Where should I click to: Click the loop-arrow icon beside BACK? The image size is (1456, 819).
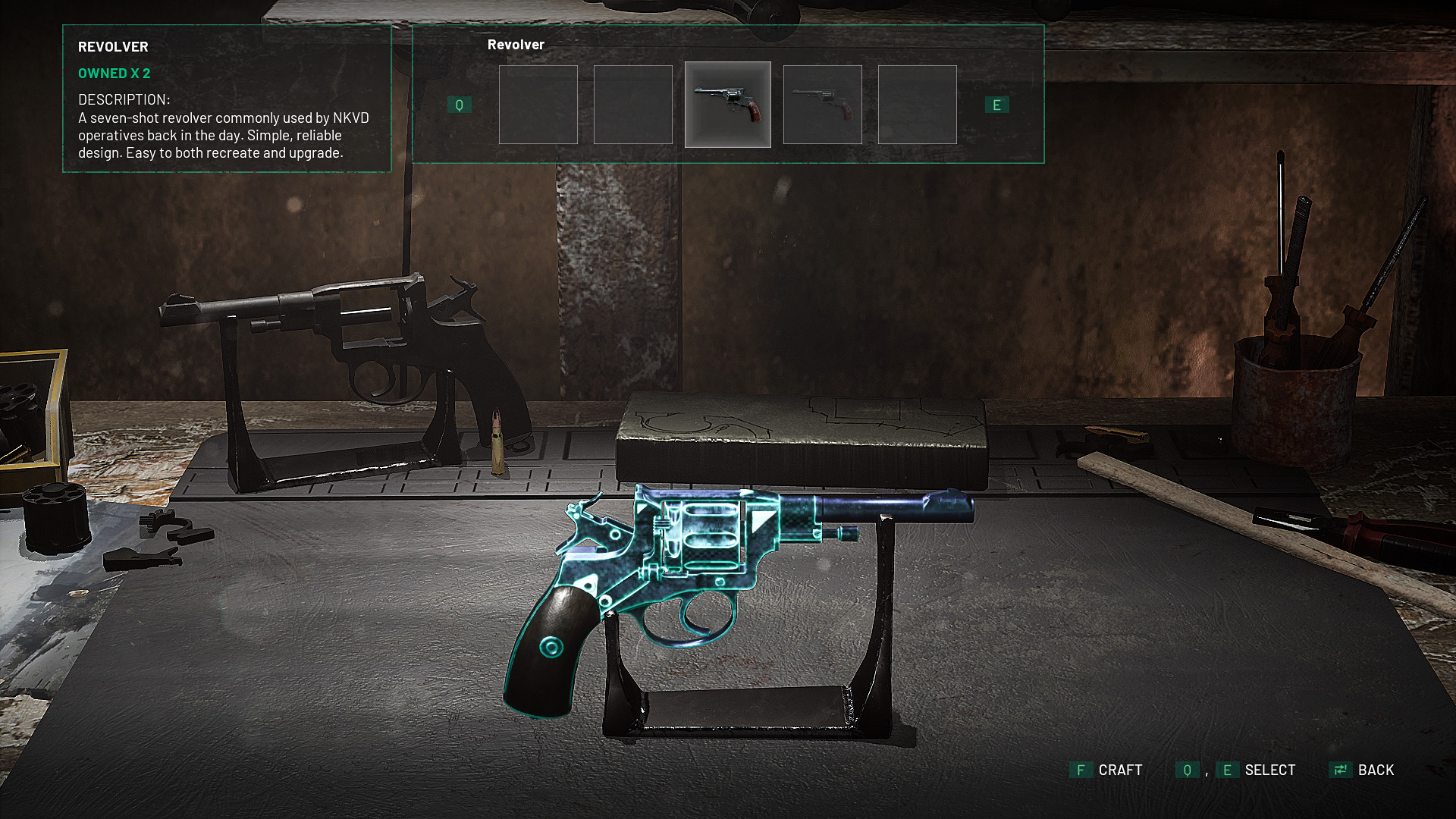[1341, 770]
